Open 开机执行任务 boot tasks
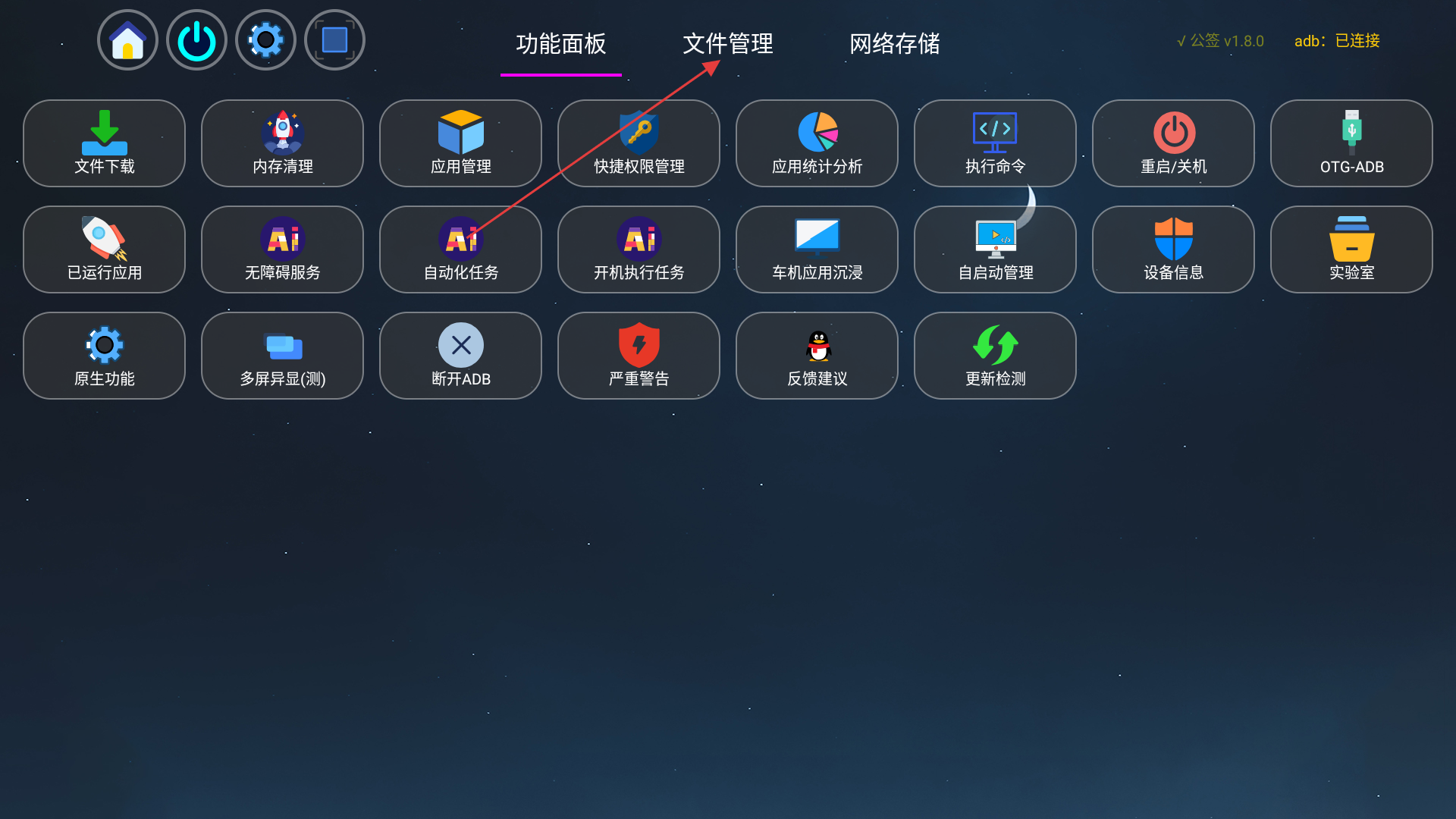This screenshot has height=819, width=1456. point(639,249)
